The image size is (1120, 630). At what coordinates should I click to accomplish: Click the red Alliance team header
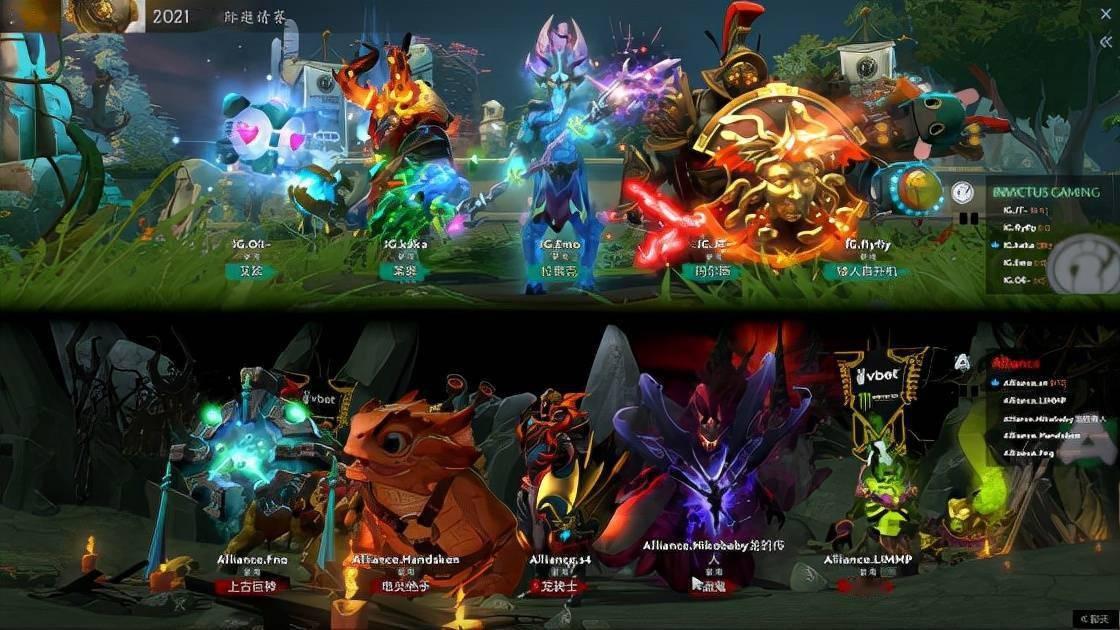(1015, 364)
